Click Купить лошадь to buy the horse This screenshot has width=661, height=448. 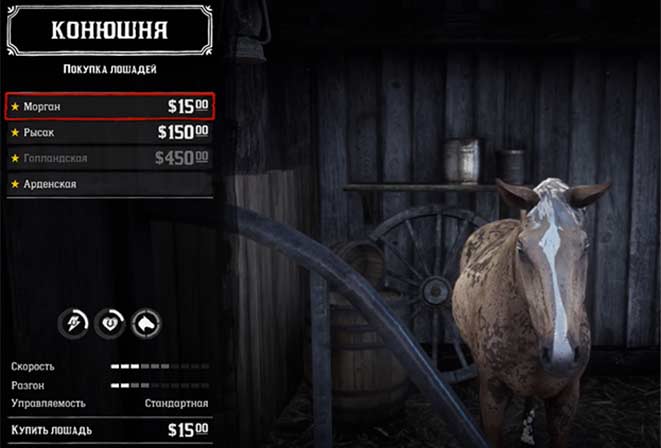click(110, 430)
